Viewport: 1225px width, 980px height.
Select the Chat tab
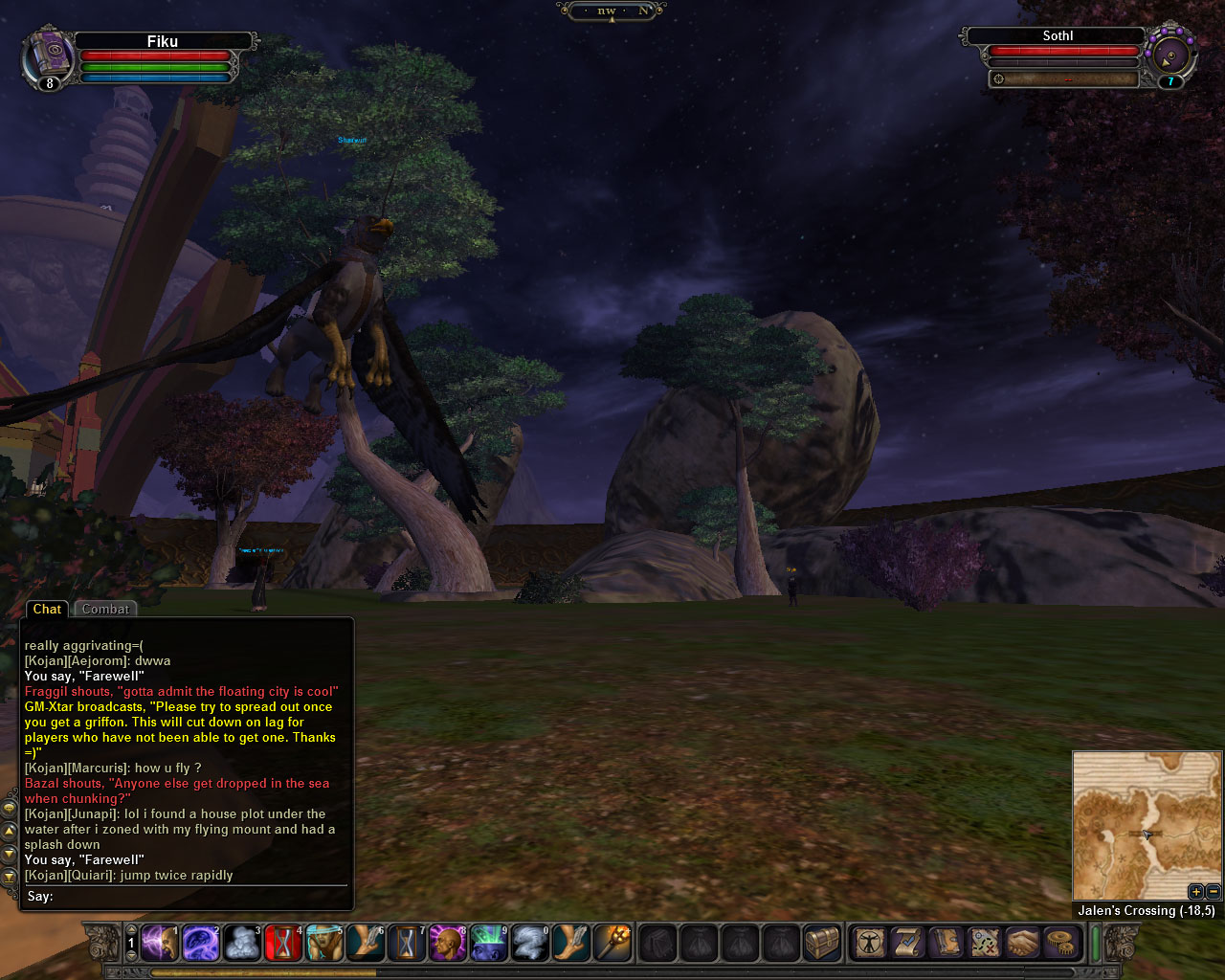(x=47, y=610)
